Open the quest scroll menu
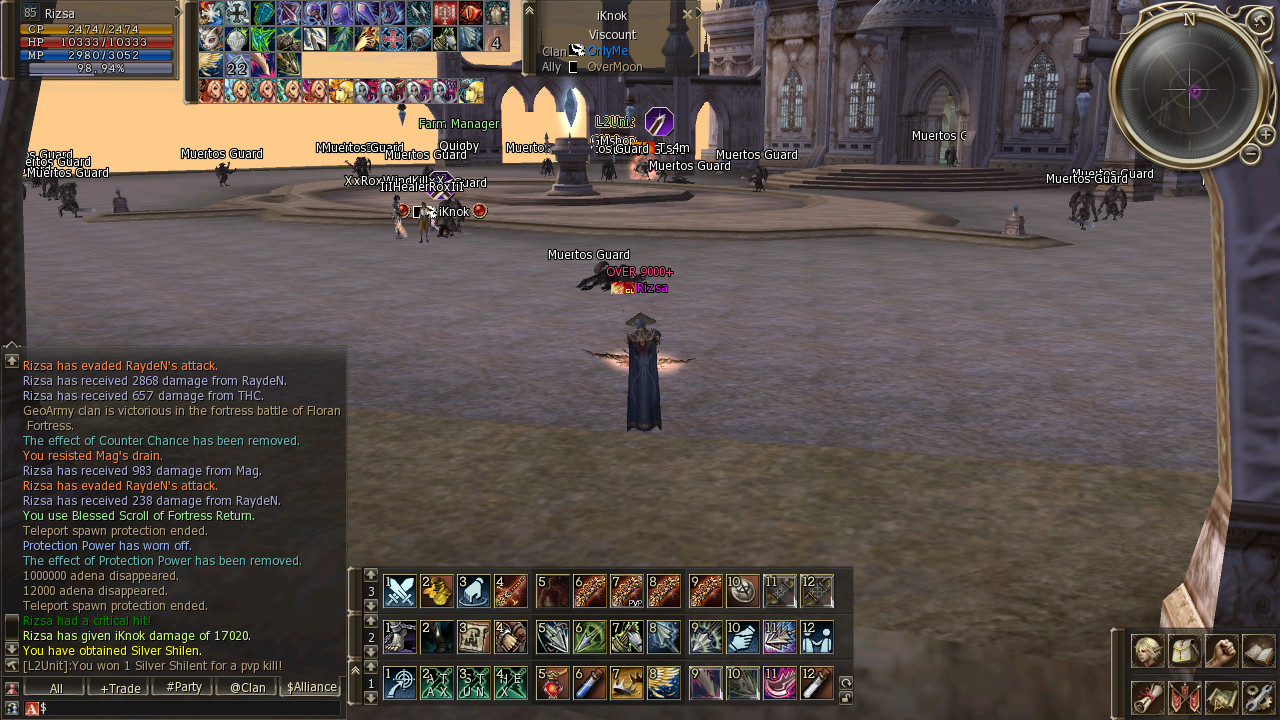Image resolution: width=1280 pixels, height=720 pixels. tap(1146, 697)
